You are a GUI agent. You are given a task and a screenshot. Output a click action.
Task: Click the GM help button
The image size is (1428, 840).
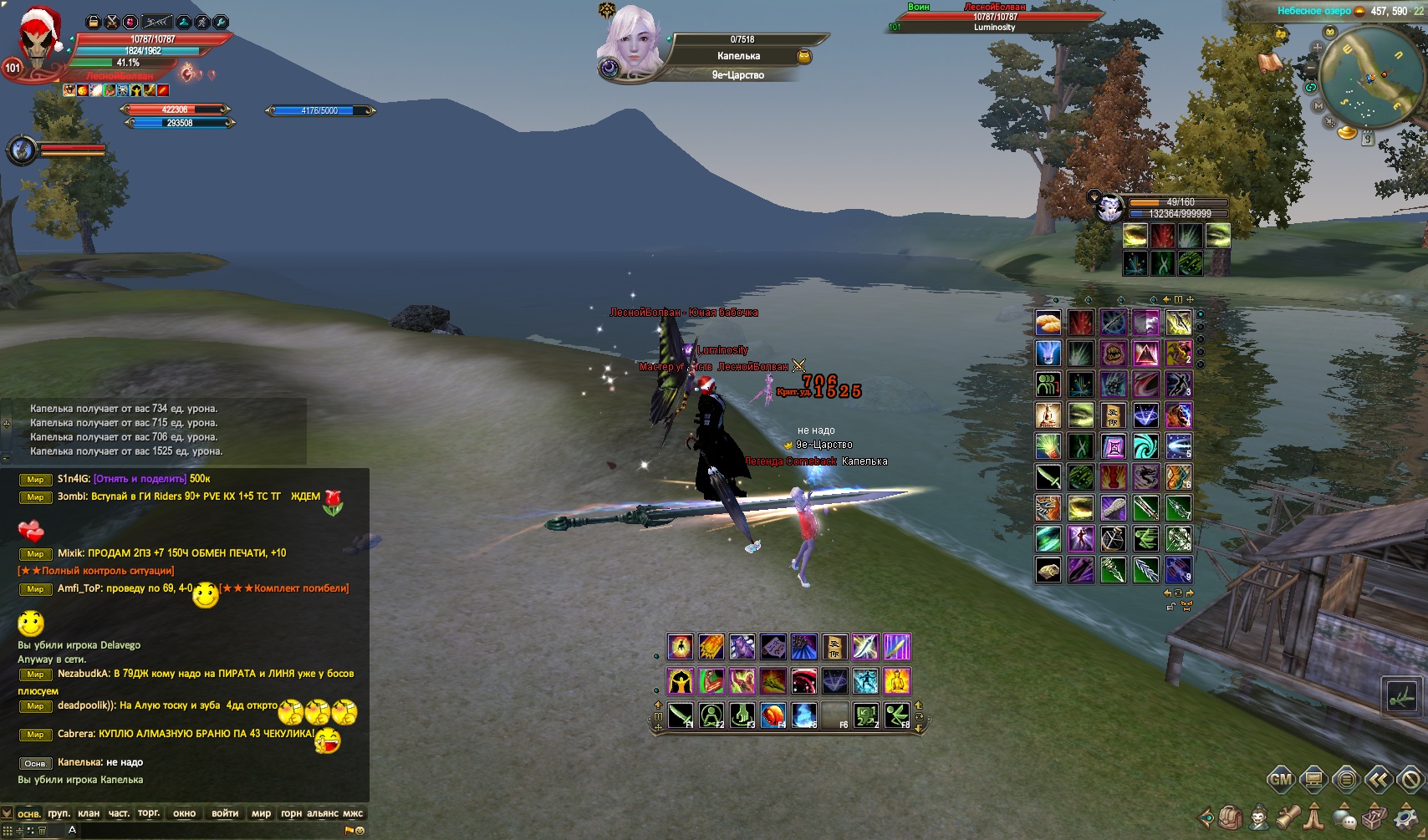point(1281,780)
